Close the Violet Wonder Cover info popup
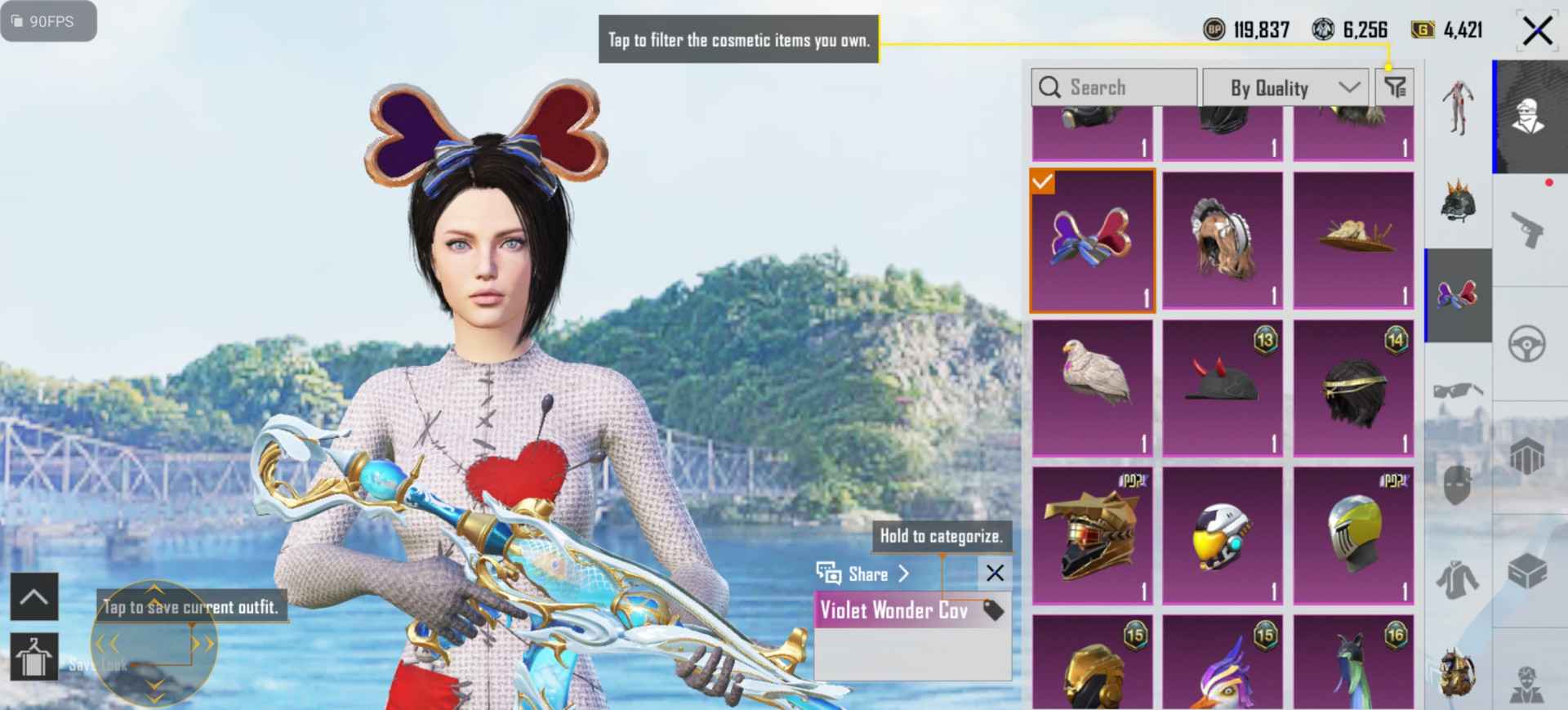The width and height of the screenshot is (1568, 710). click(x=995, y=573)
